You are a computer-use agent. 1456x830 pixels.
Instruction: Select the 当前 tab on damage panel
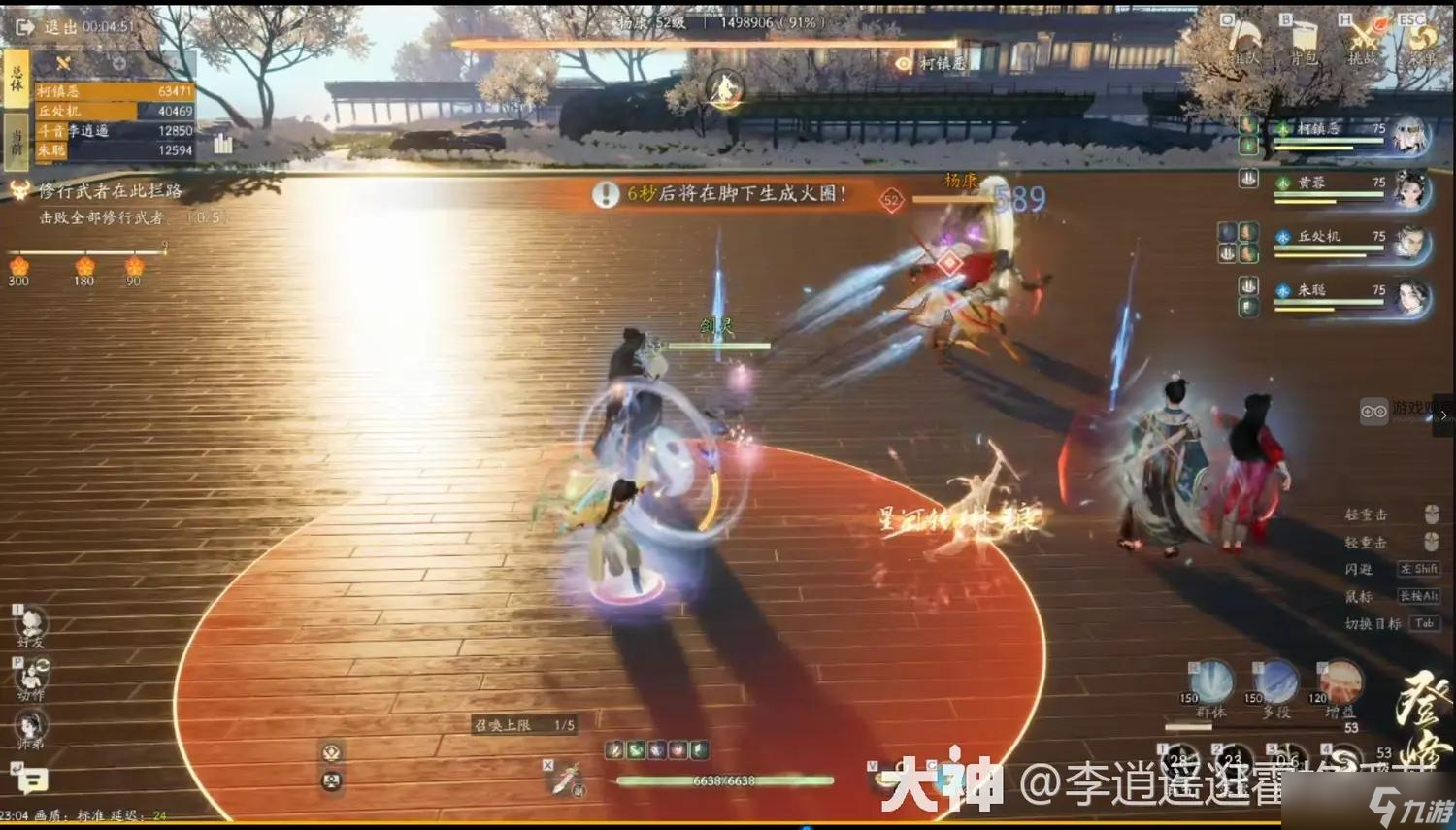coord(17,141)
